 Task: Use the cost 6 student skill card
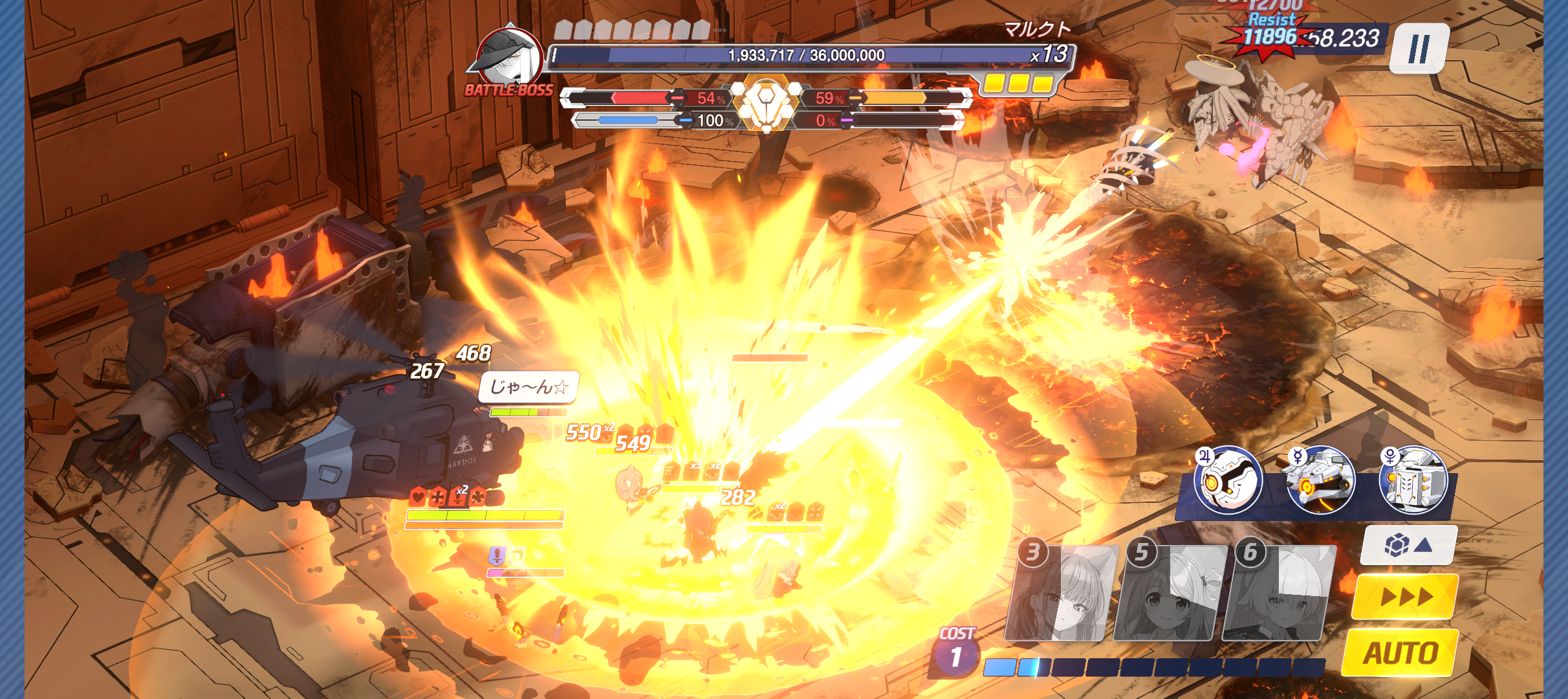click(x=1279, y=594)
